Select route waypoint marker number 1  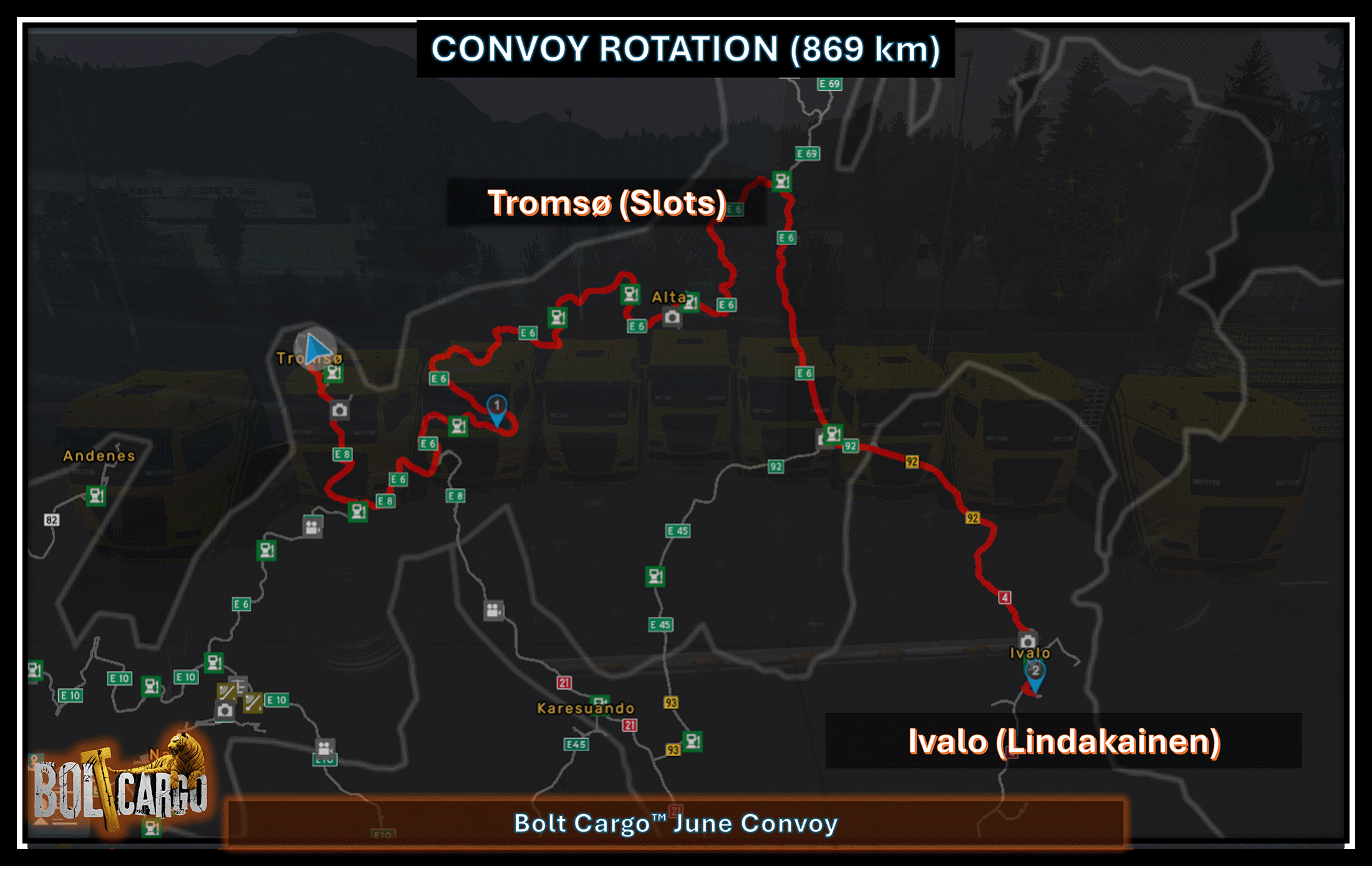click(x=496, y=408)
